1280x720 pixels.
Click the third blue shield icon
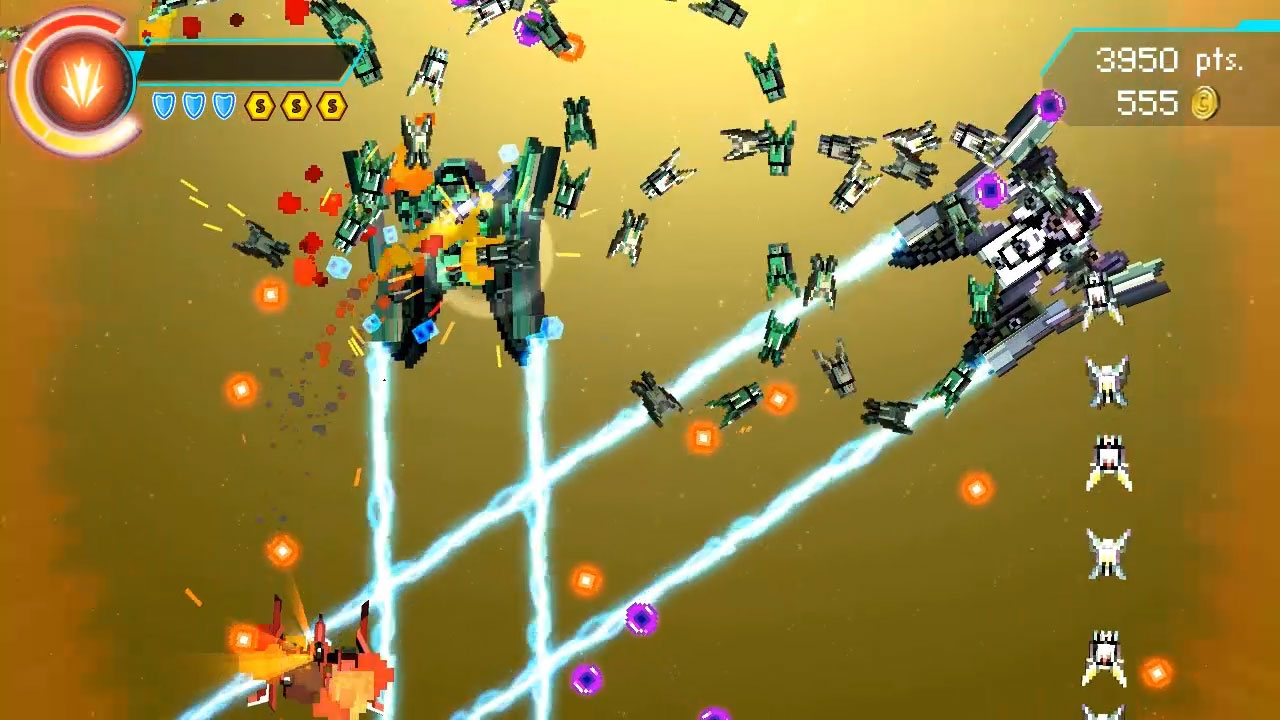[x=226, y=106]
